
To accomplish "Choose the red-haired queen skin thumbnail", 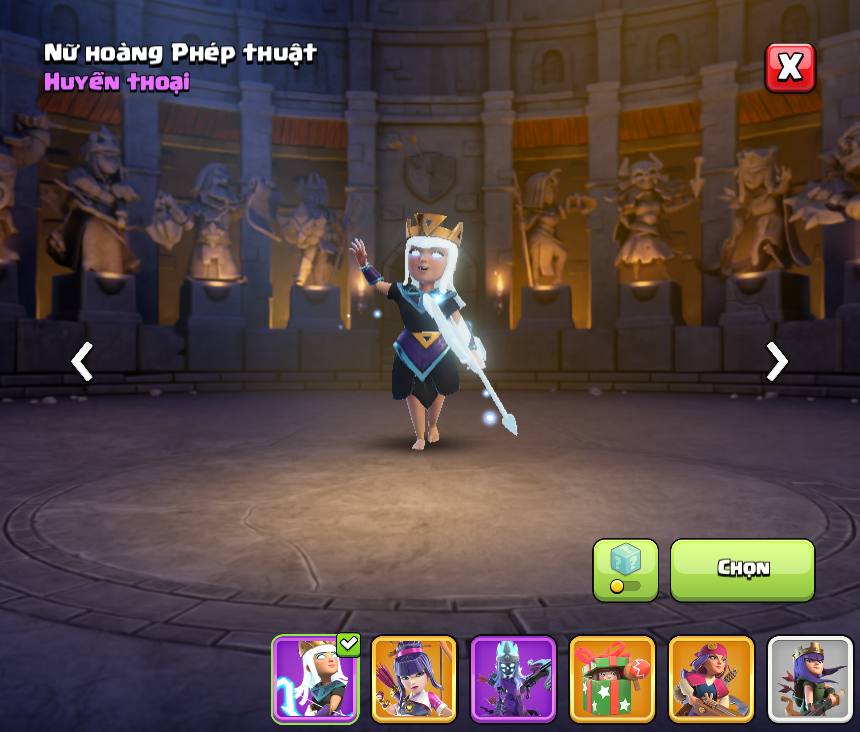I will [x=711, y=679].
